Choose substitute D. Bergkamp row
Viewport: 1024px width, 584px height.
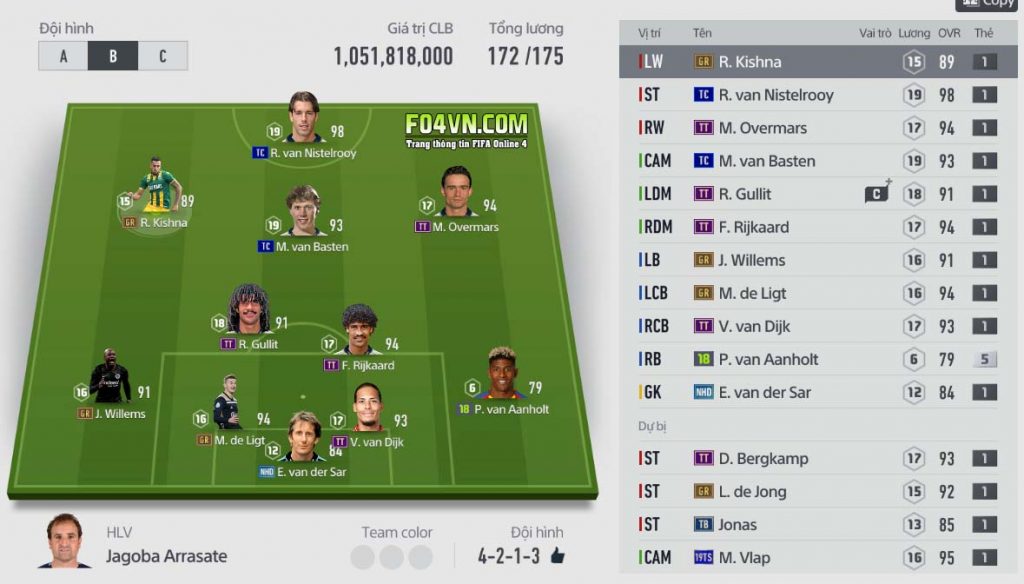818,459
